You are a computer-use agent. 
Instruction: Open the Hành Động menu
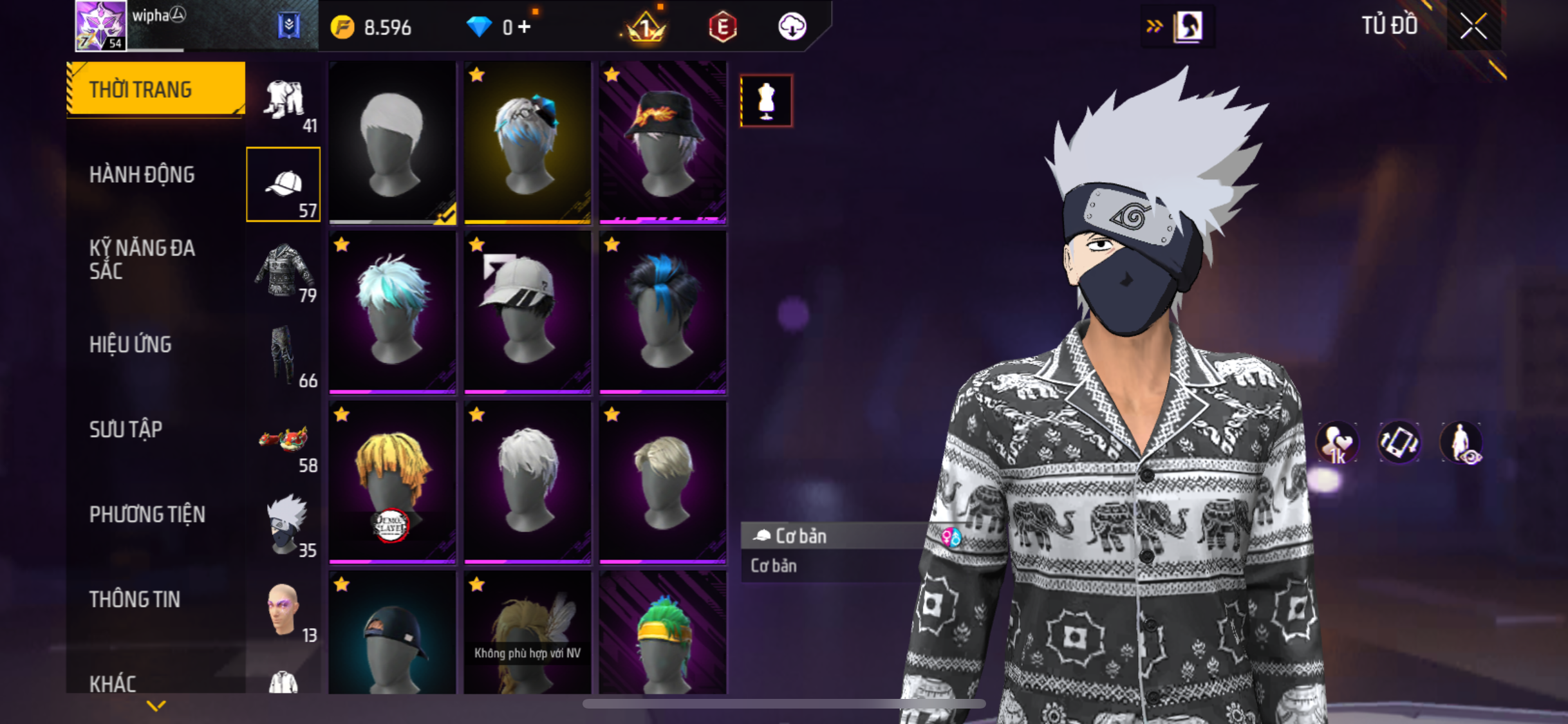(x=142, y=174)
